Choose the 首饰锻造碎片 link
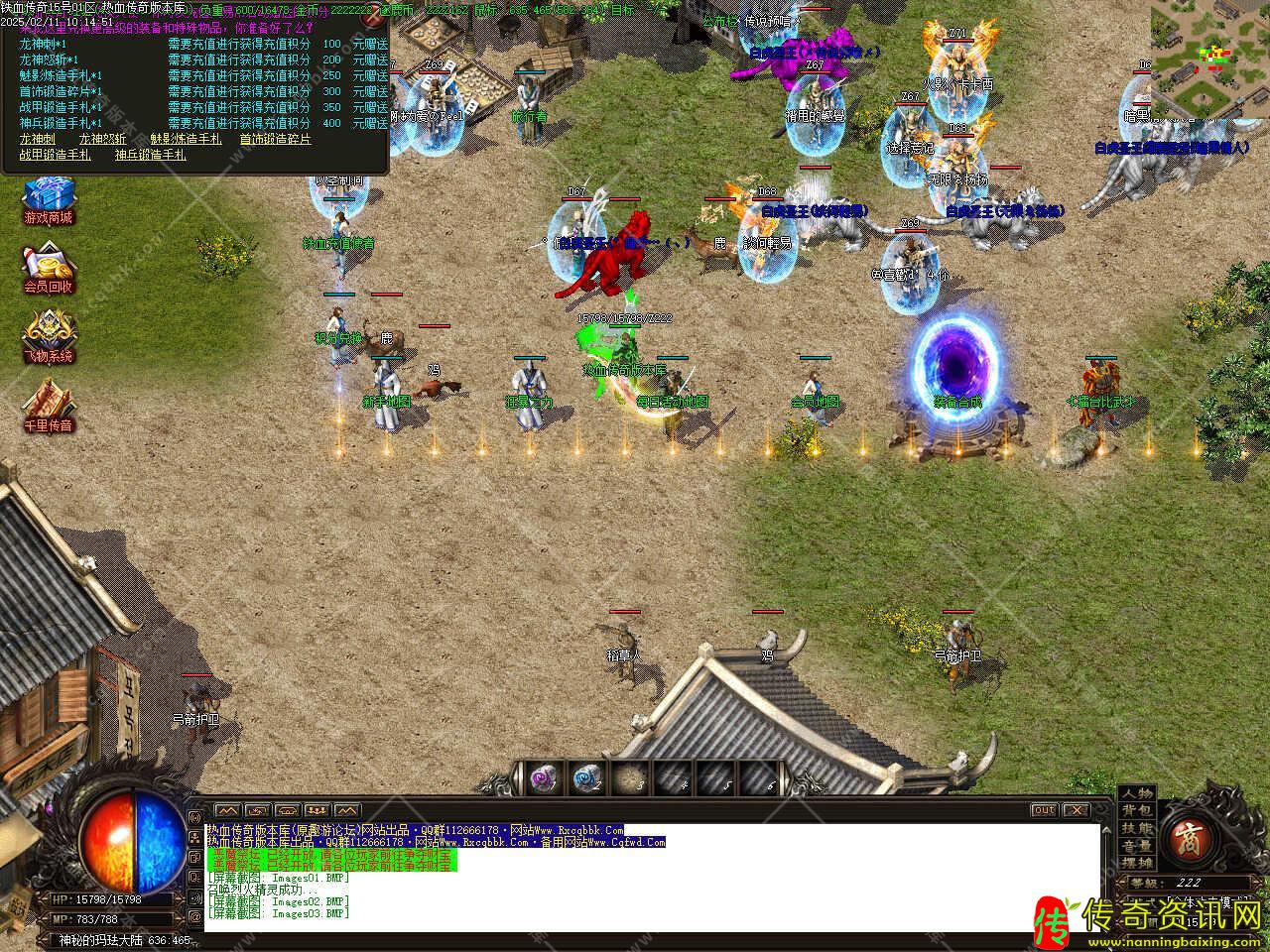1270x952 pixels. coord(275,140)
